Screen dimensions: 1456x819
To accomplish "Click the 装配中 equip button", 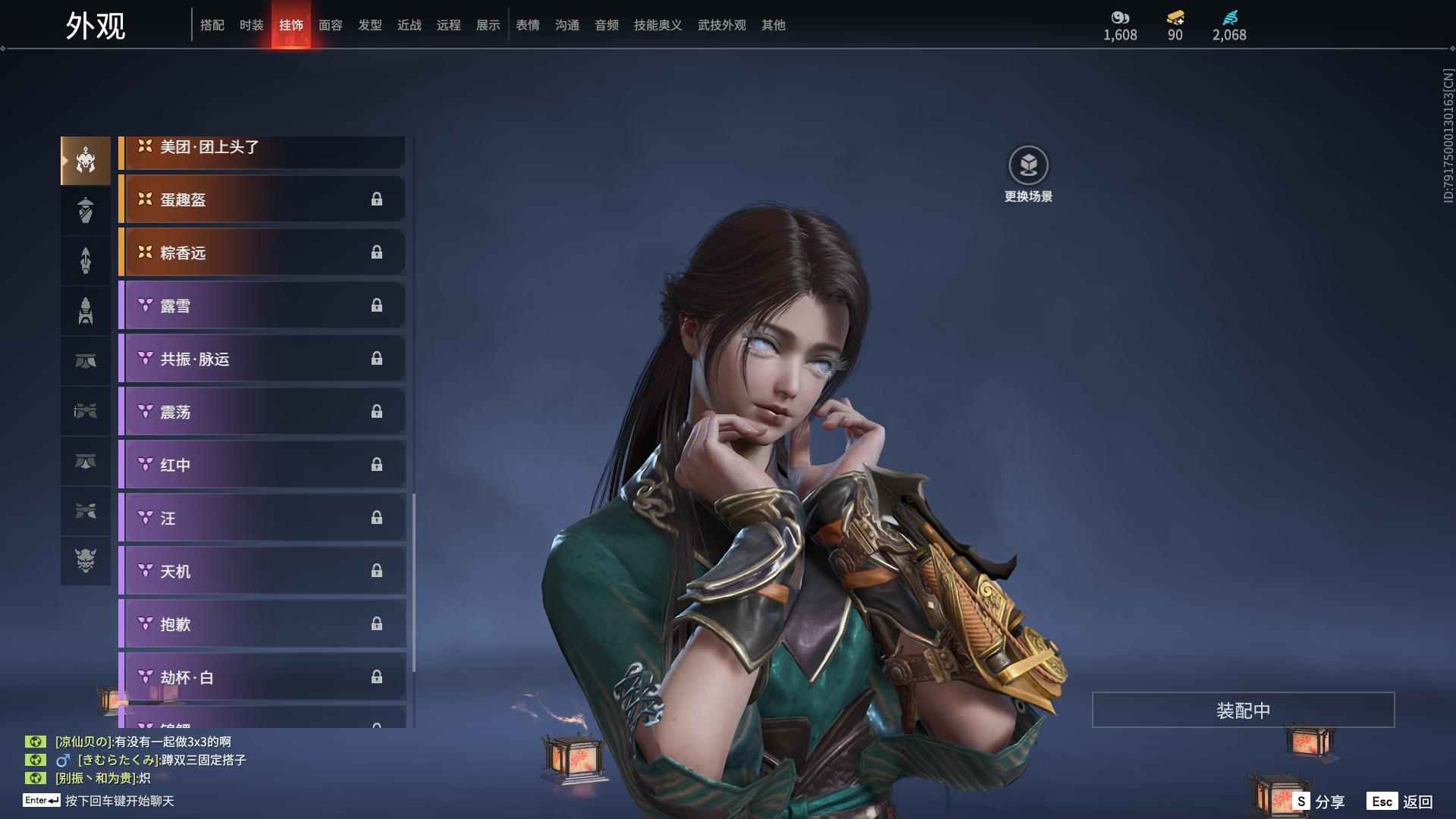I will click(x=1243, y=710).
